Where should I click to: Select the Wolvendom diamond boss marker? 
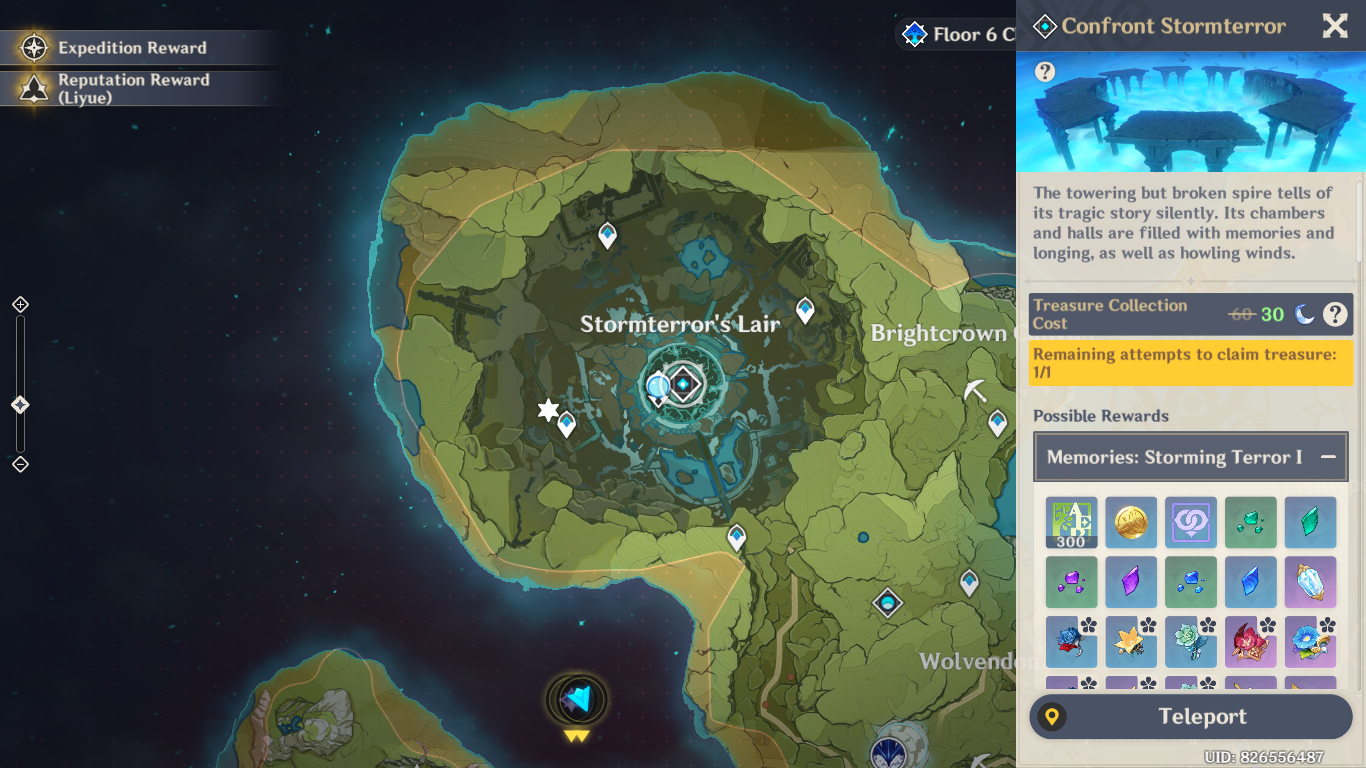coord(887,603)
